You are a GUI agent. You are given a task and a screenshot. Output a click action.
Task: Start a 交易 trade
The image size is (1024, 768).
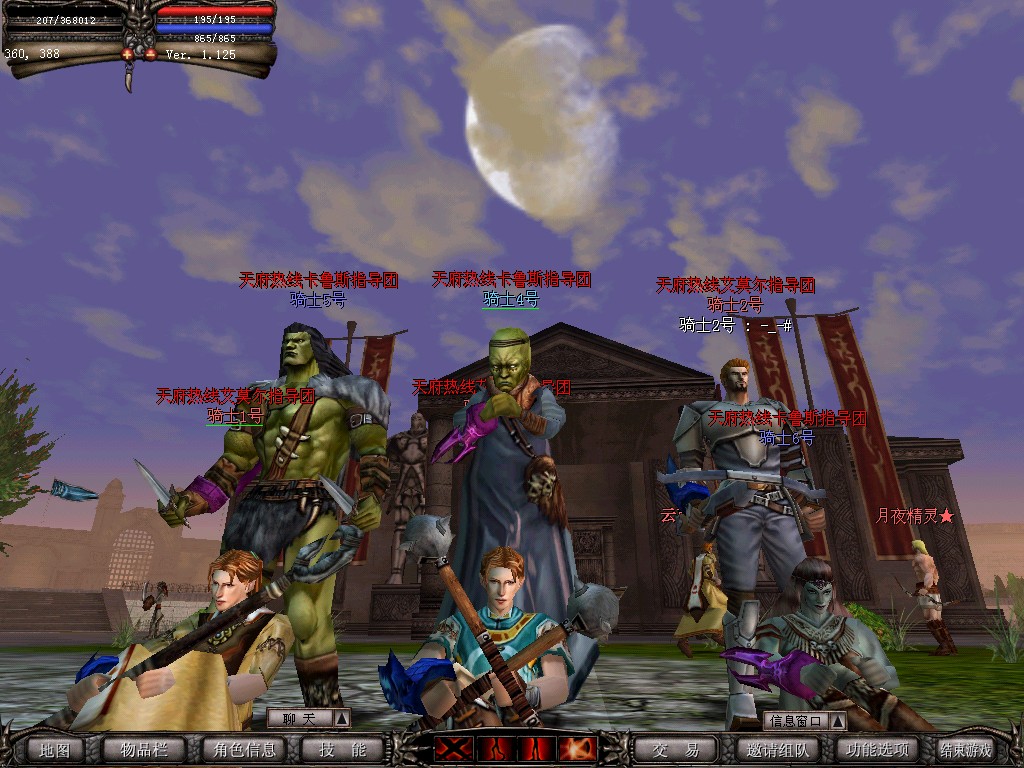[x=675, y=749]
